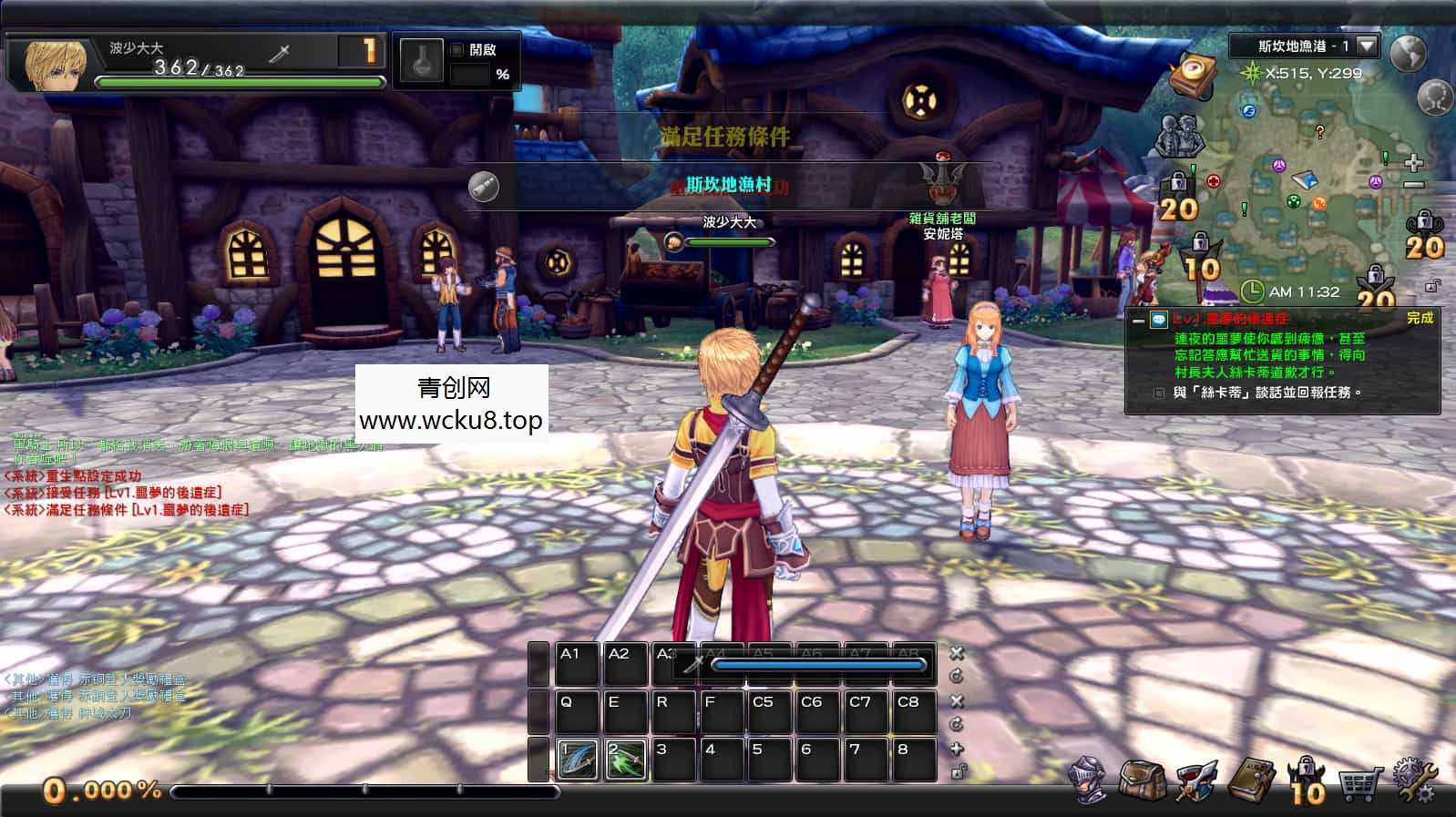Open the backpack inventory icon
This screenshot has width=1456, height=817.
pos(1143,781)
